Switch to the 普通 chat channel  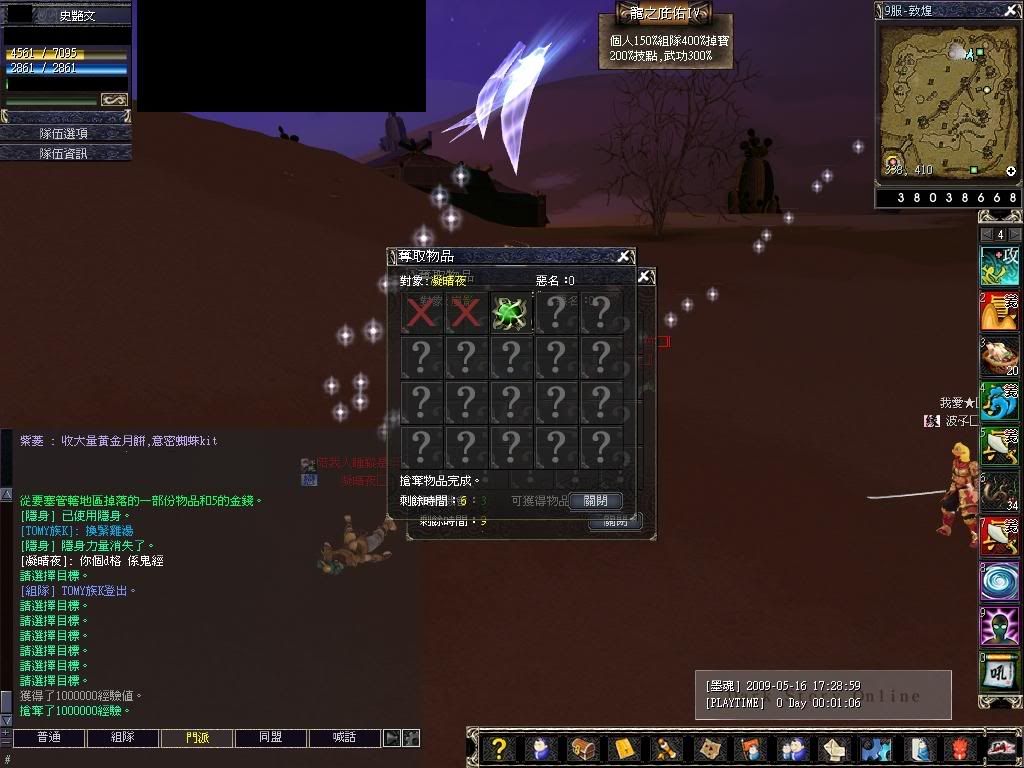(x=48, y=738)
